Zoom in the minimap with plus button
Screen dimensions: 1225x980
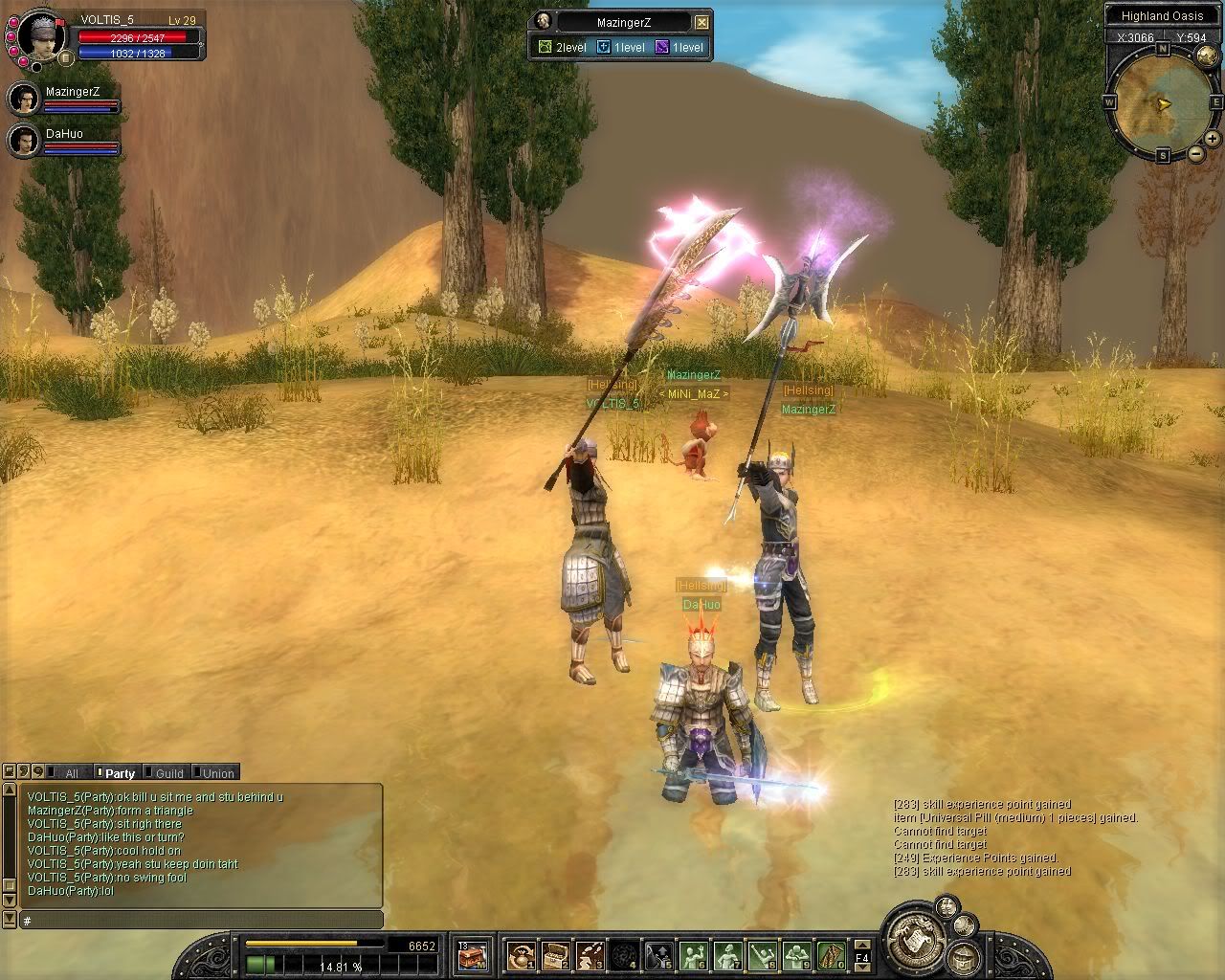pyautogui.click(x=1212, y=139)
